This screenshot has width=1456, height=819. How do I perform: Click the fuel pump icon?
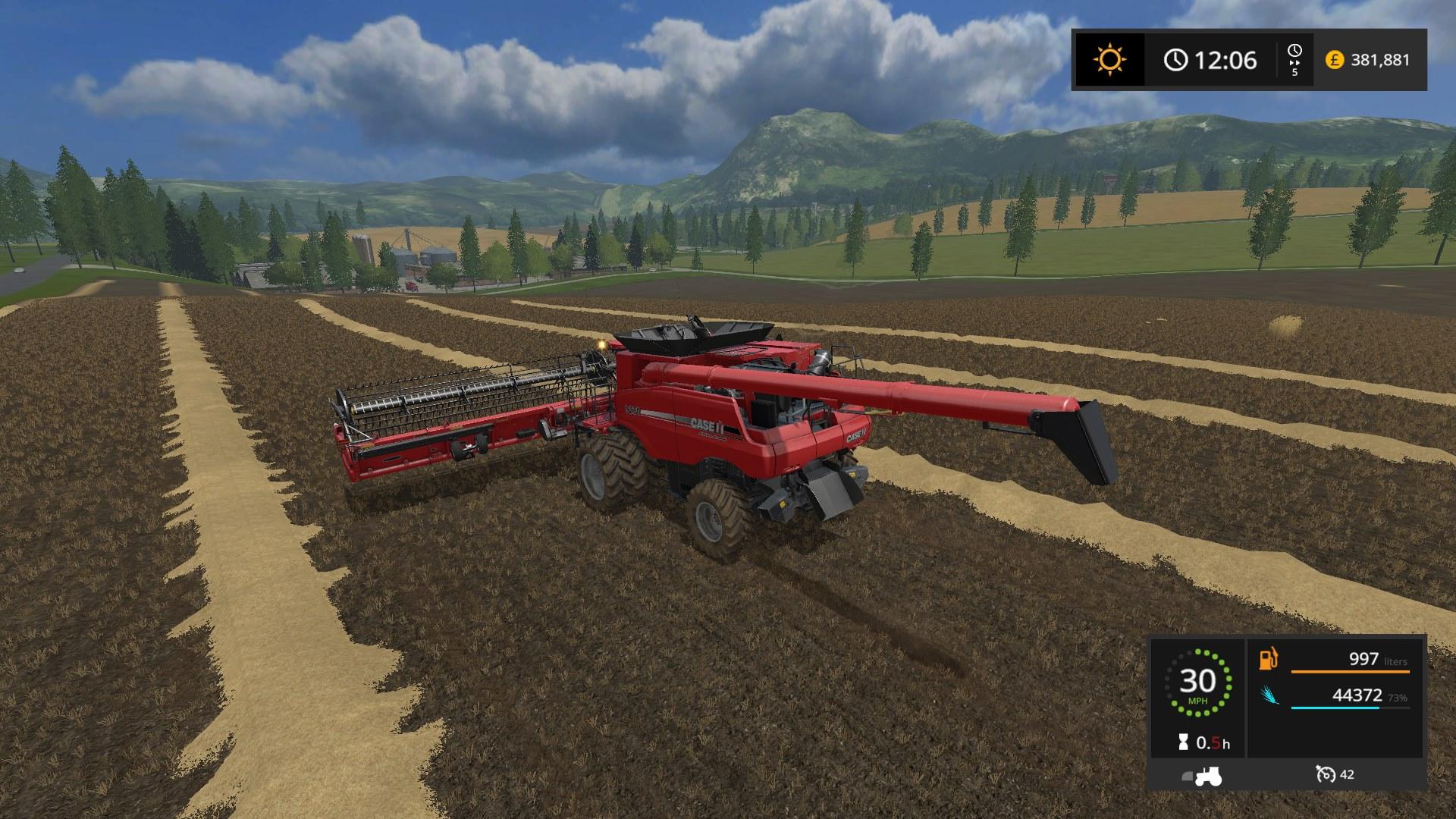point(1269,659)
